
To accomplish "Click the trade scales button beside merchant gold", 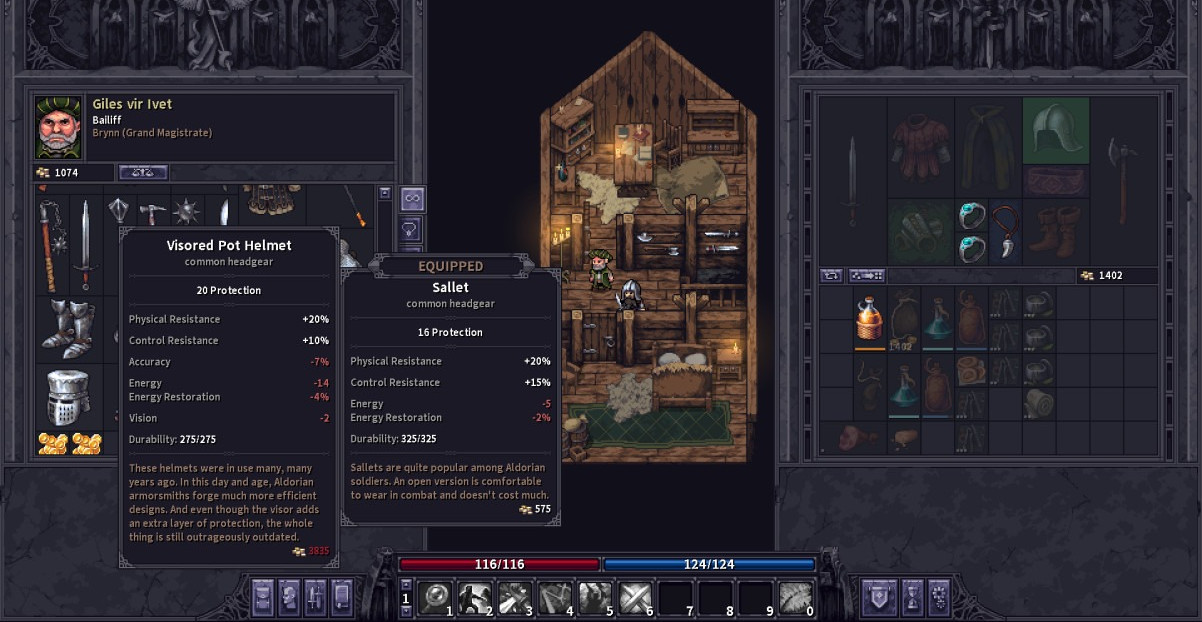I will click(x=143, y=172).
